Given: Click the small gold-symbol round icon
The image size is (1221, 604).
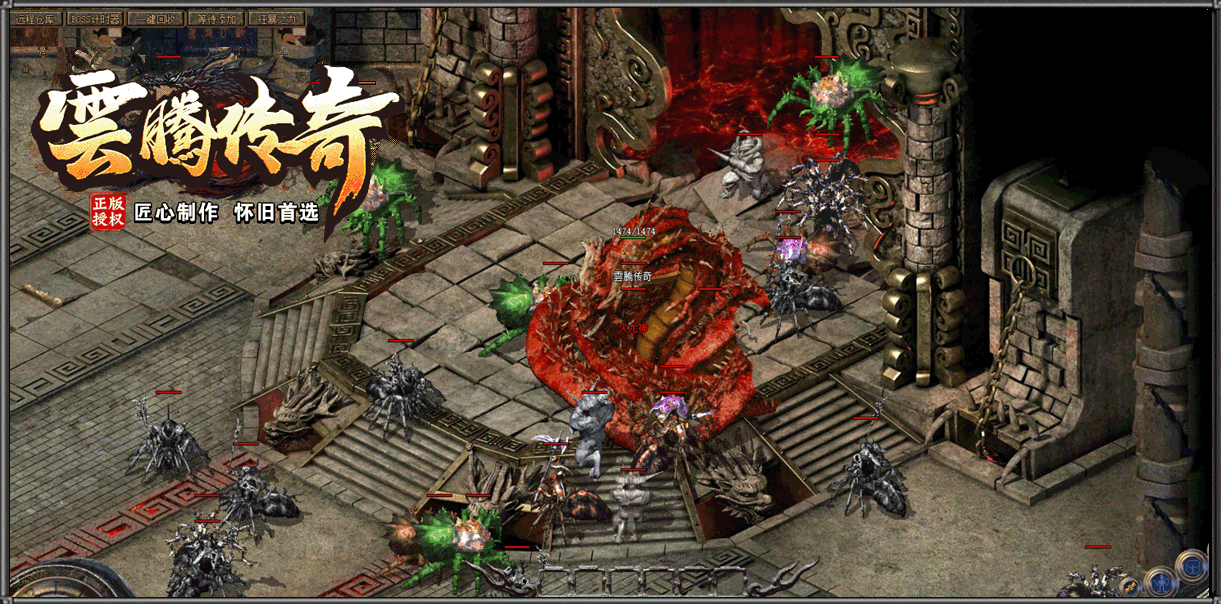Looking at the screenshot, I should [x=1130, y=586].
